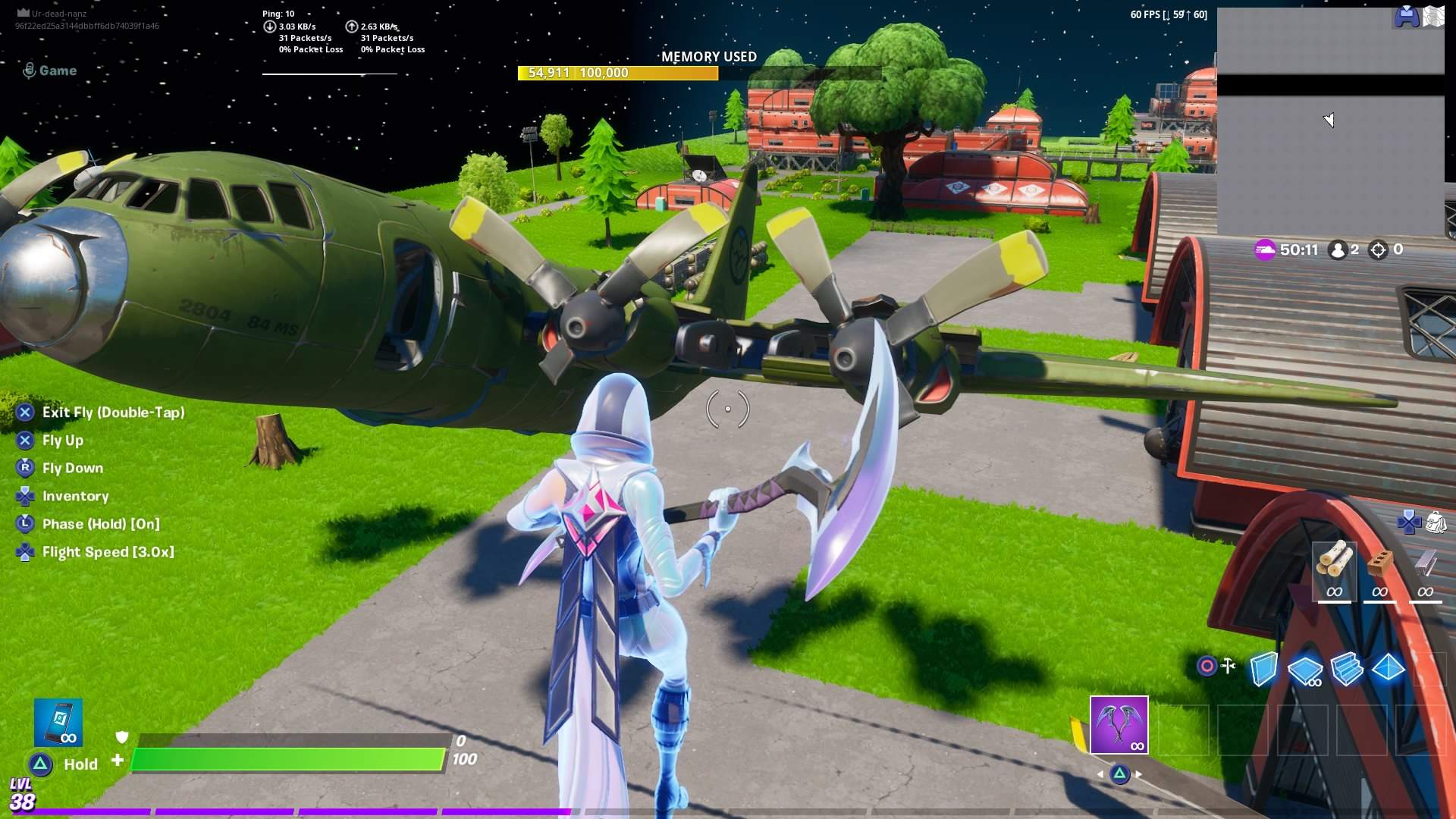This screenshot has height=819, width=1456.
Task: Select the stairs build piece icon
Action: (1347, 669)
